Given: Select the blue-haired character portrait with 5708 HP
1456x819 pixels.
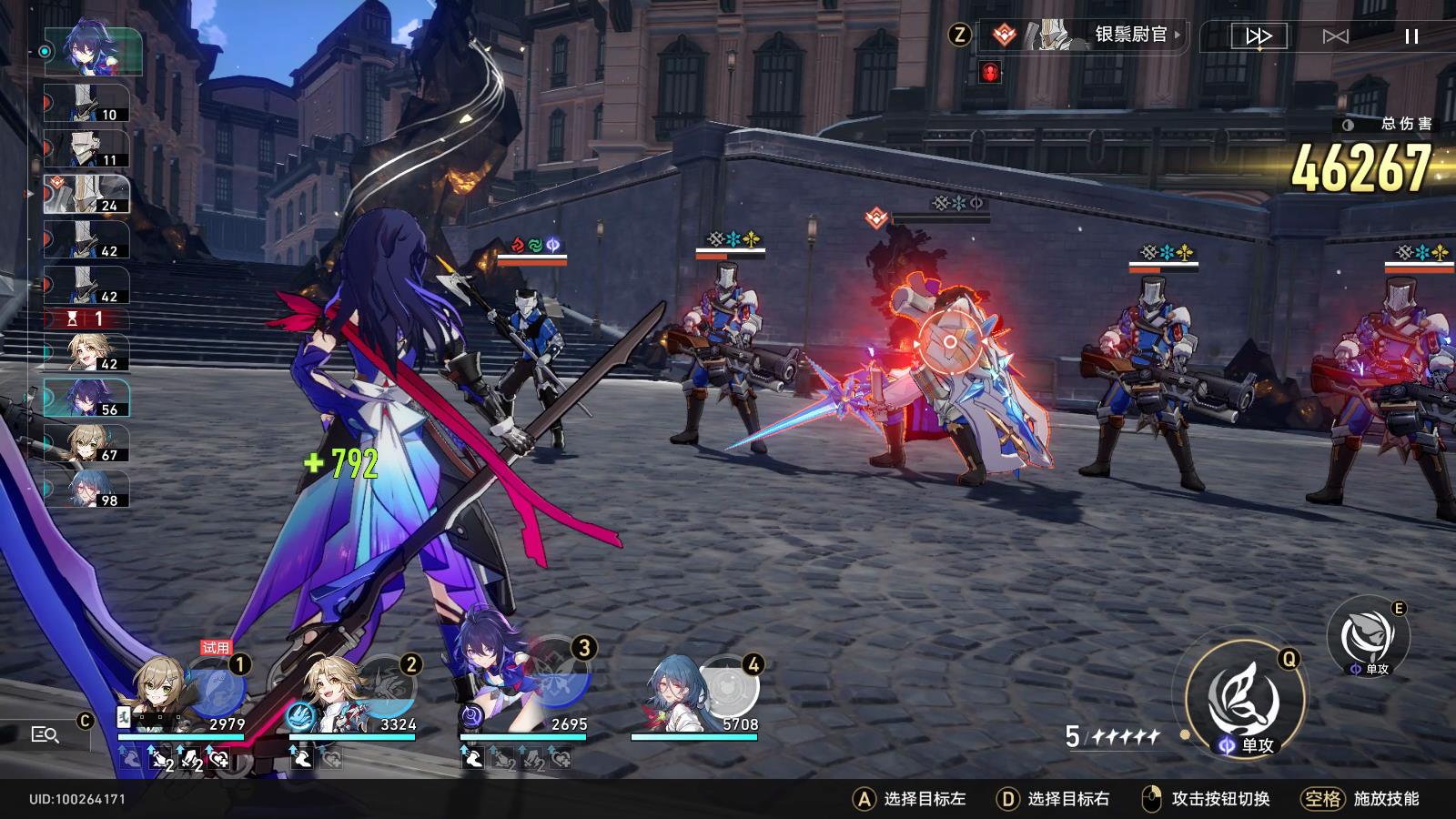Looking at the screenshot, I should point(672,692).
